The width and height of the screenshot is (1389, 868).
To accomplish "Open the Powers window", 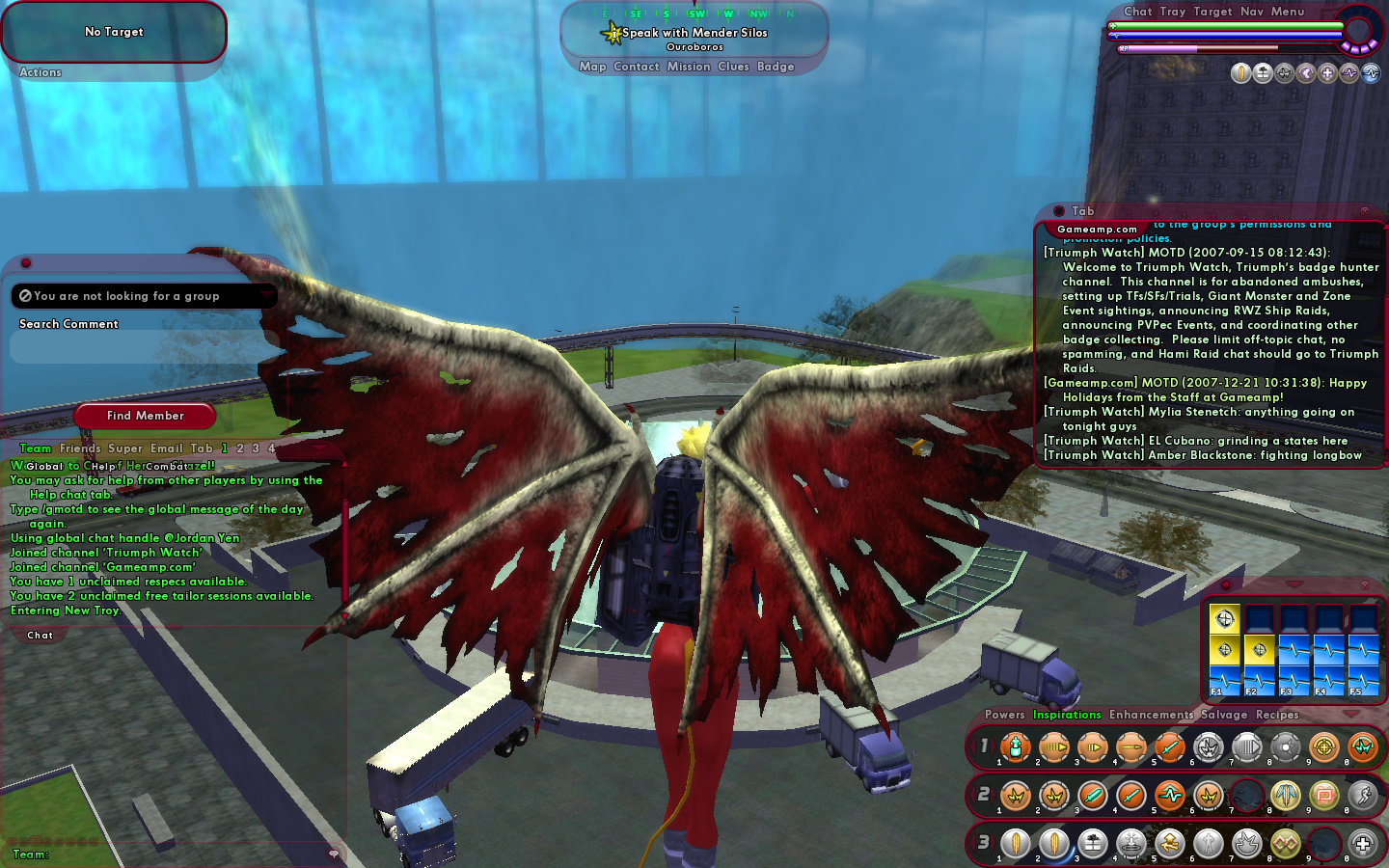I will (1004, 715).
